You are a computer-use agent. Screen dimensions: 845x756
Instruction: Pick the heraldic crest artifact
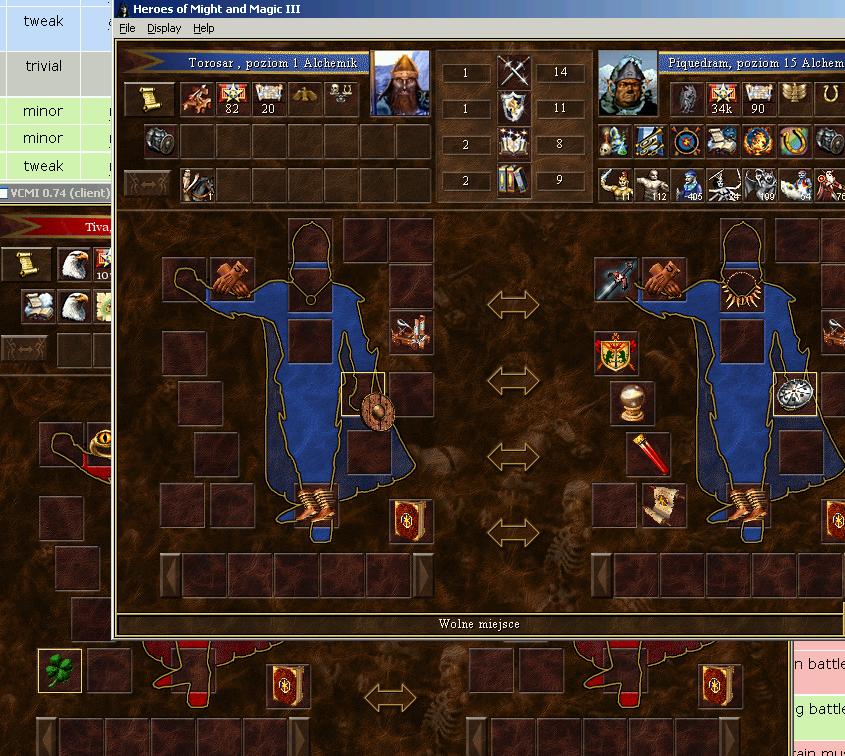616,354
